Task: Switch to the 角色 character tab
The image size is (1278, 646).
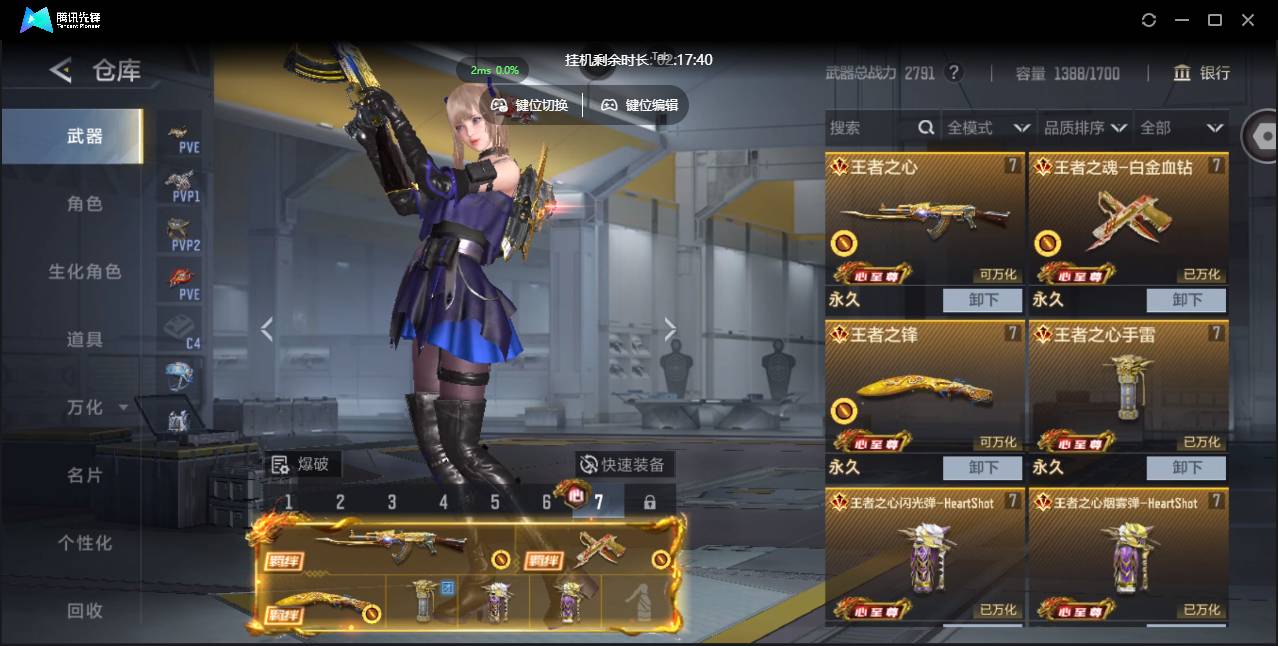Action: coord(85,204)
